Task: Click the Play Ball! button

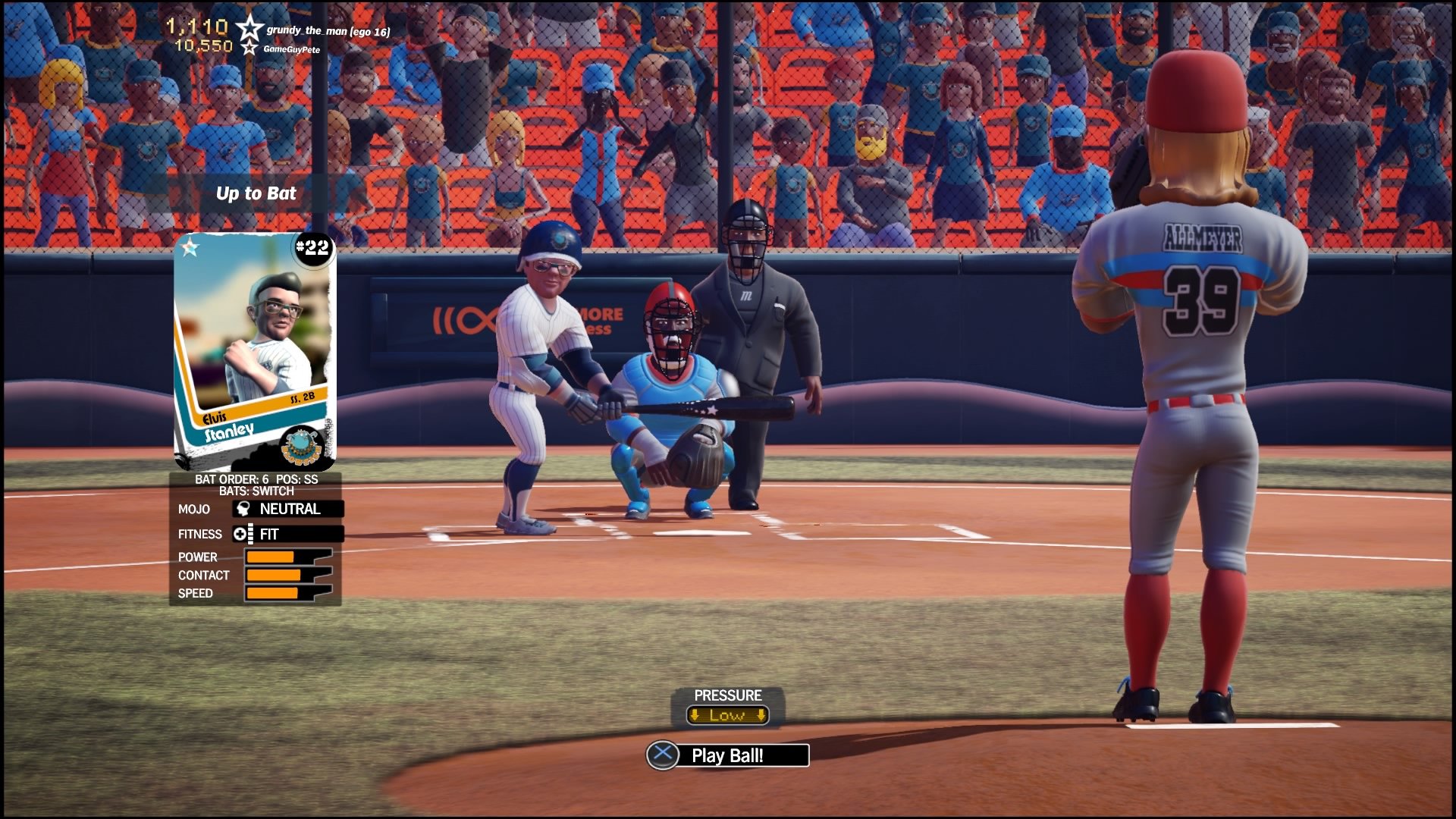Action: (x=728, y=755)
